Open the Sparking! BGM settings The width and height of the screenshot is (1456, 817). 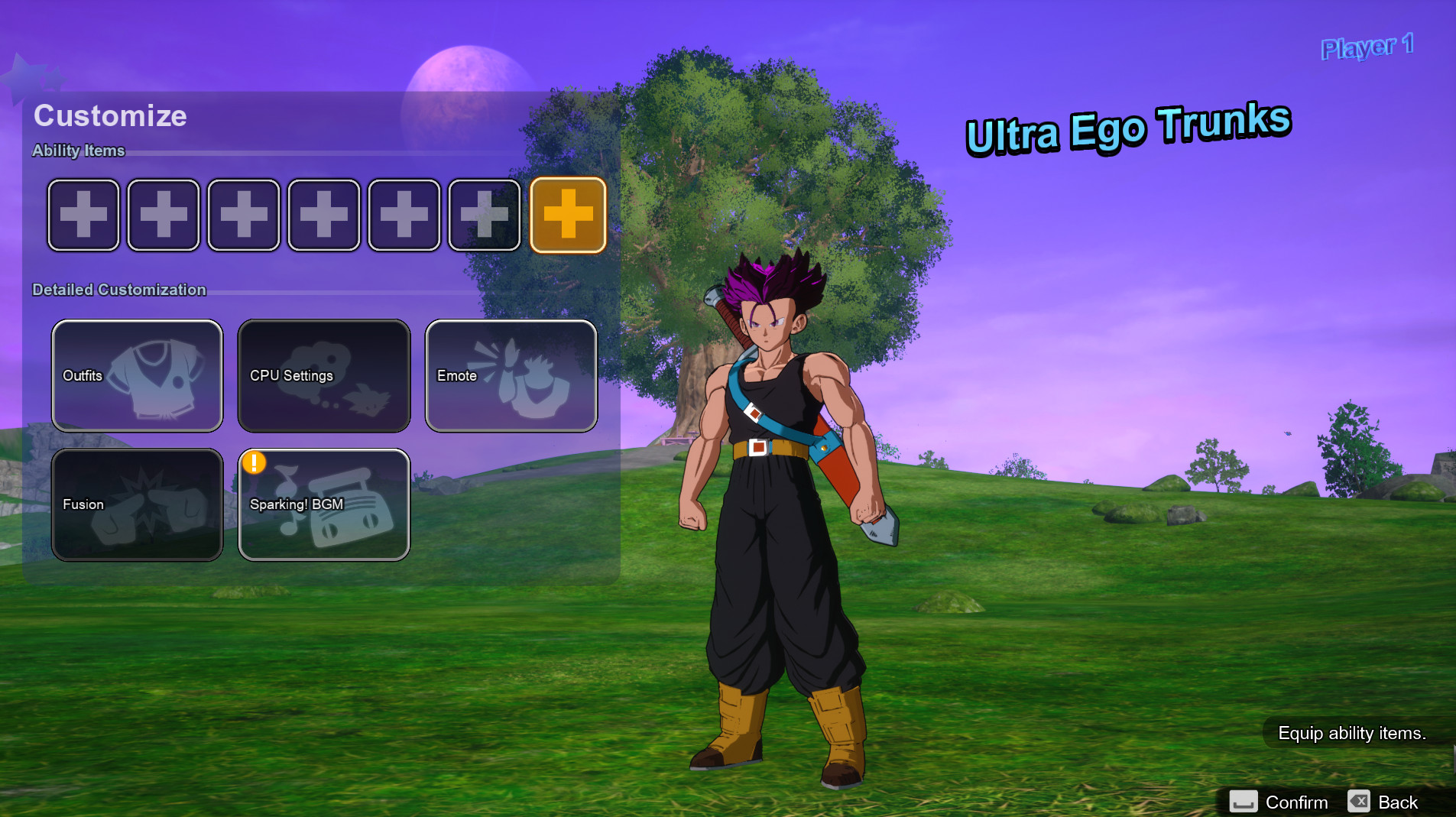323,504
